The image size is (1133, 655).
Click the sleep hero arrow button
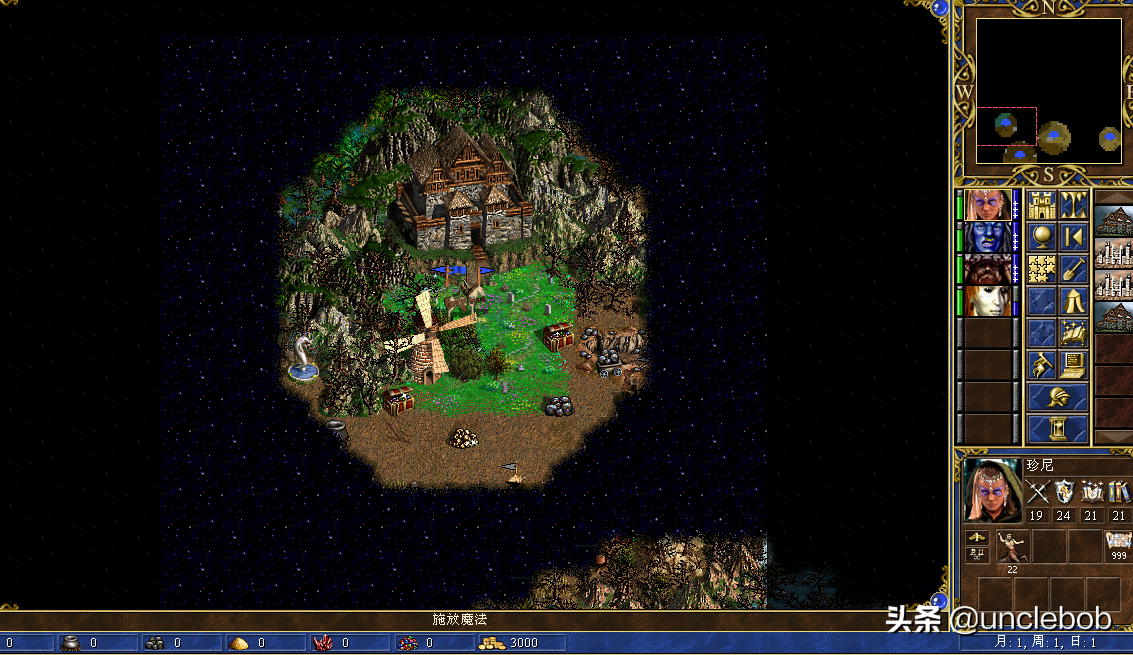(1074, 237)
